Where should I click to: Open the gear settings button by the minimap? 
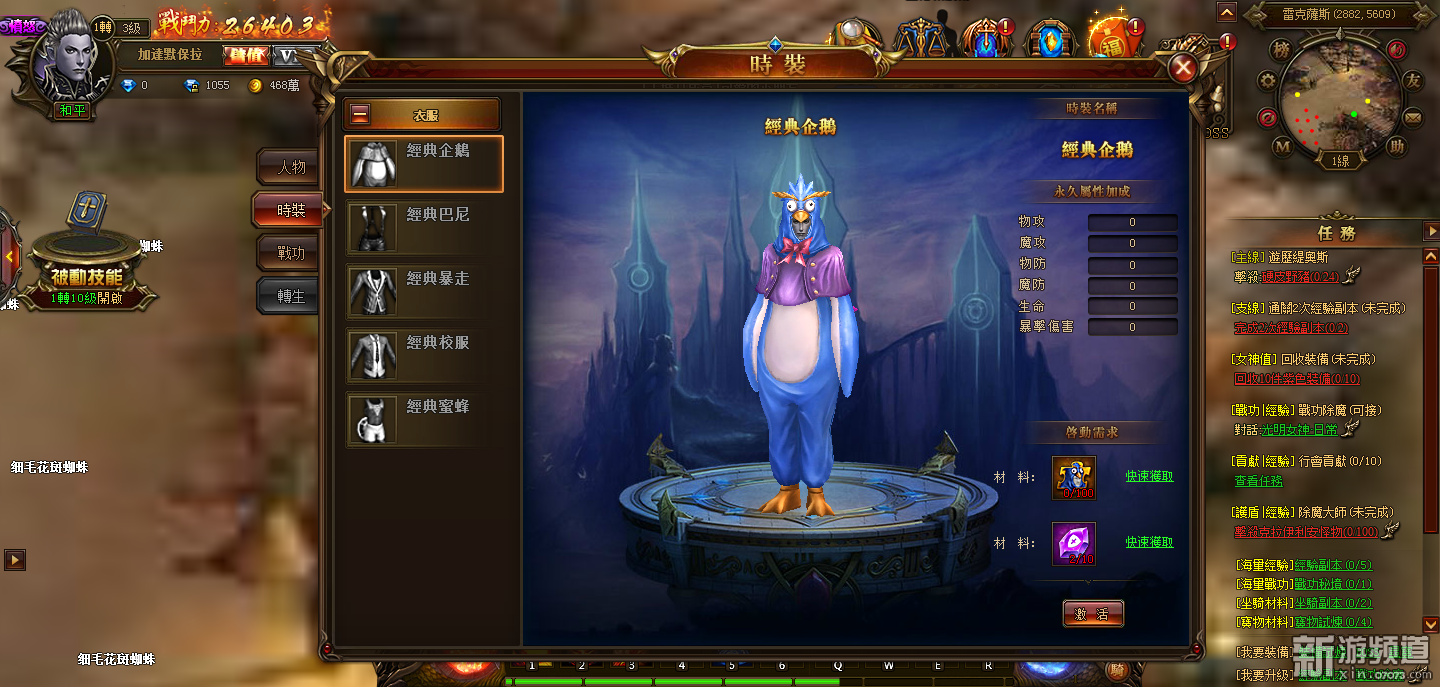pos(1267,83)
